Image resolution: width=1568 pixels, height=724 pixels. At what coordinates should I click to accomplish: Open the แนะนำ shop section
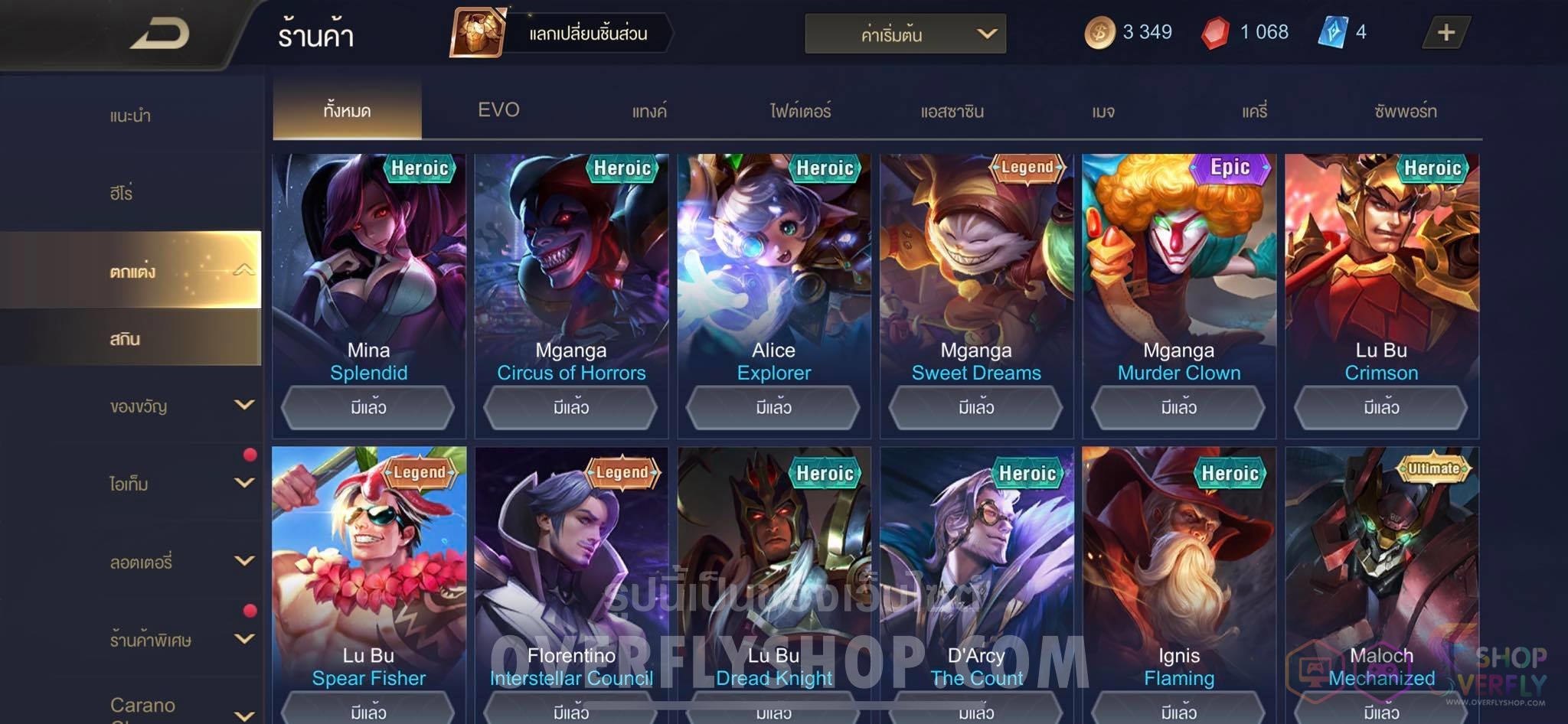point(130,116)
